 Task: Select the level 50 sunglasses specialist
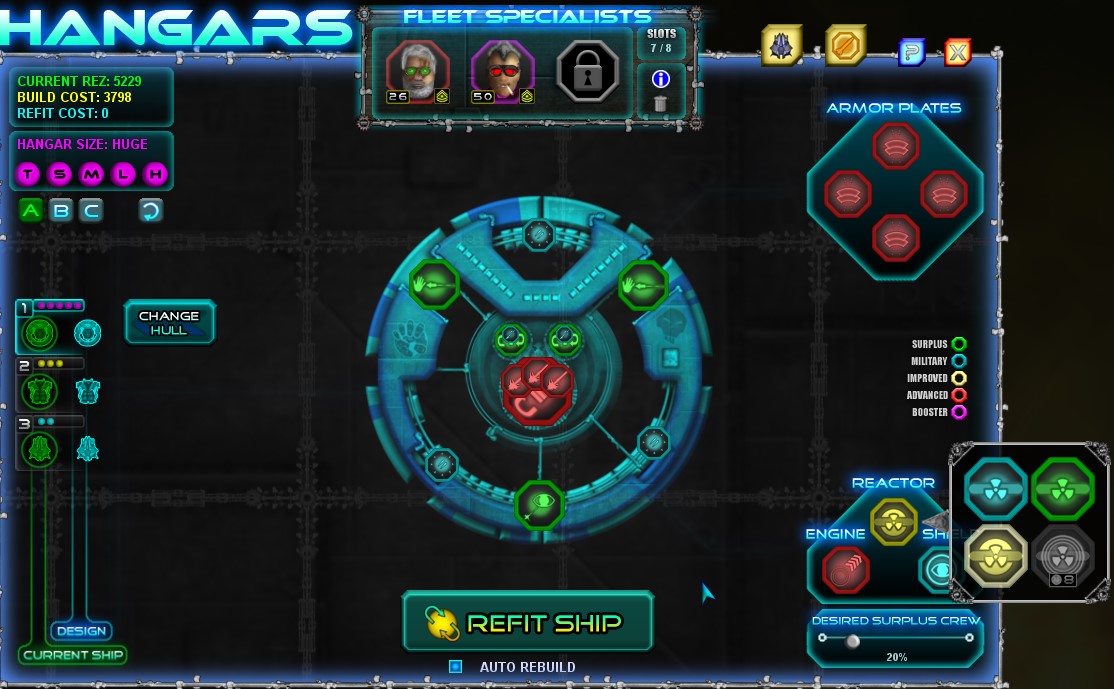click(501, 70)
